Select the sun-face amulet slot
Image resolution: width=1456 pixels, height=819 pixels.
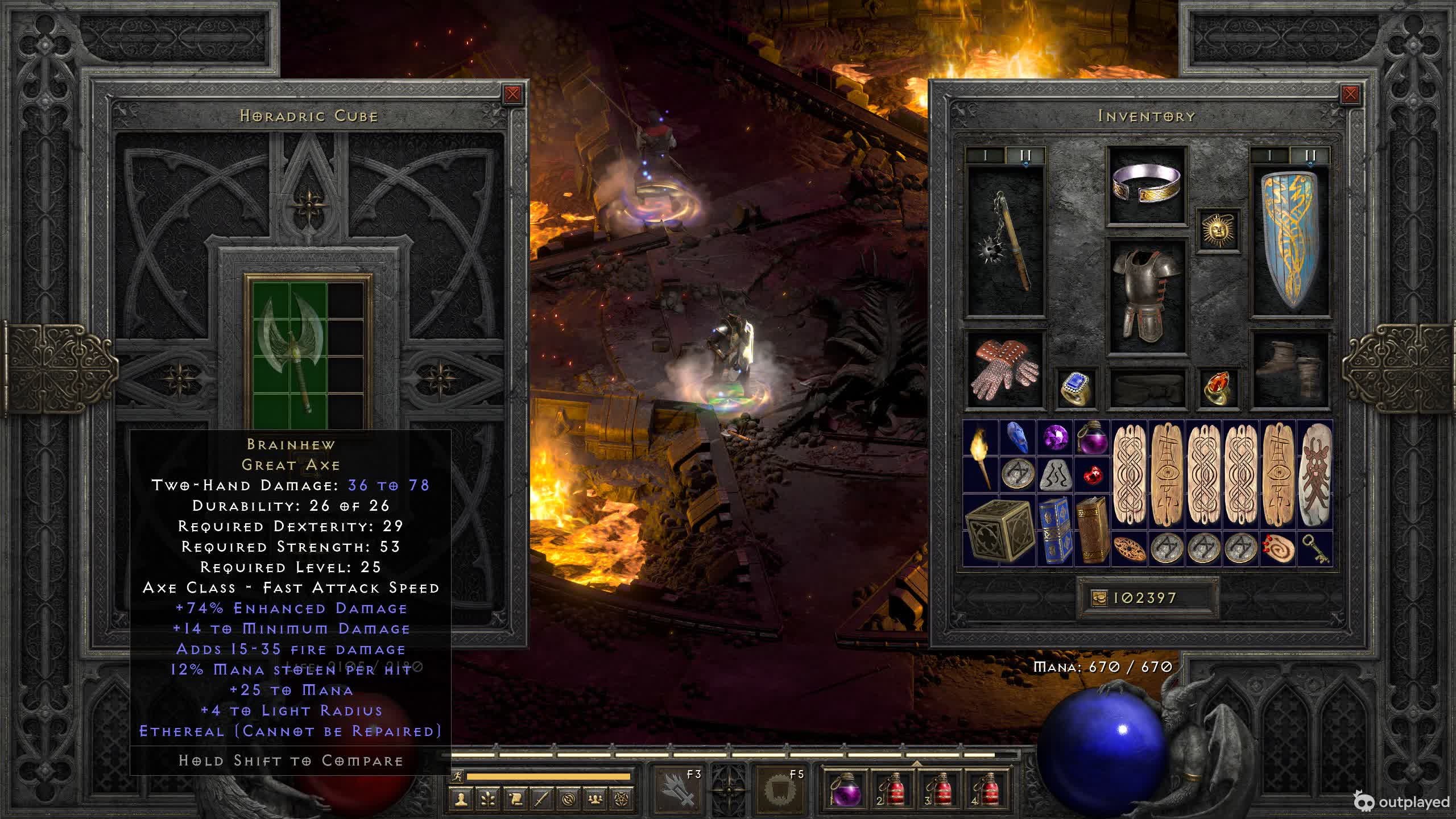click(1218, 230)
